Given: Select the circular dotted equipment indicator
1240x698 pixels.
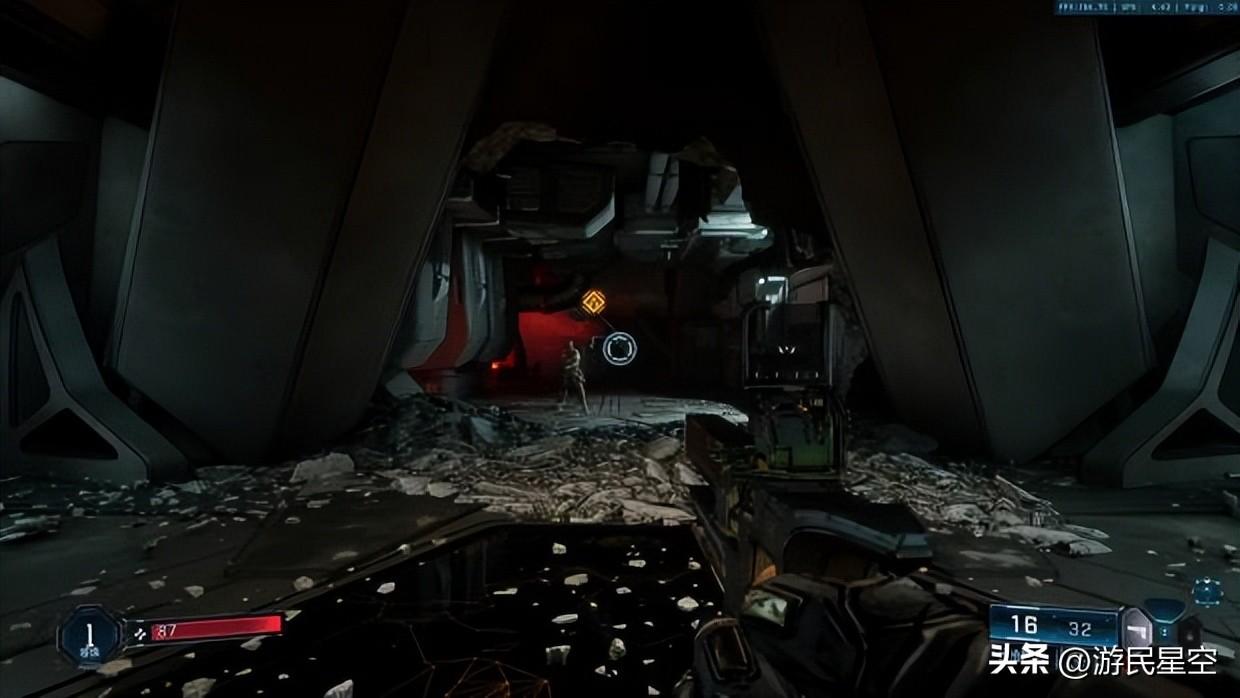Looking at the screenshot, I should tap(1206, 591).
